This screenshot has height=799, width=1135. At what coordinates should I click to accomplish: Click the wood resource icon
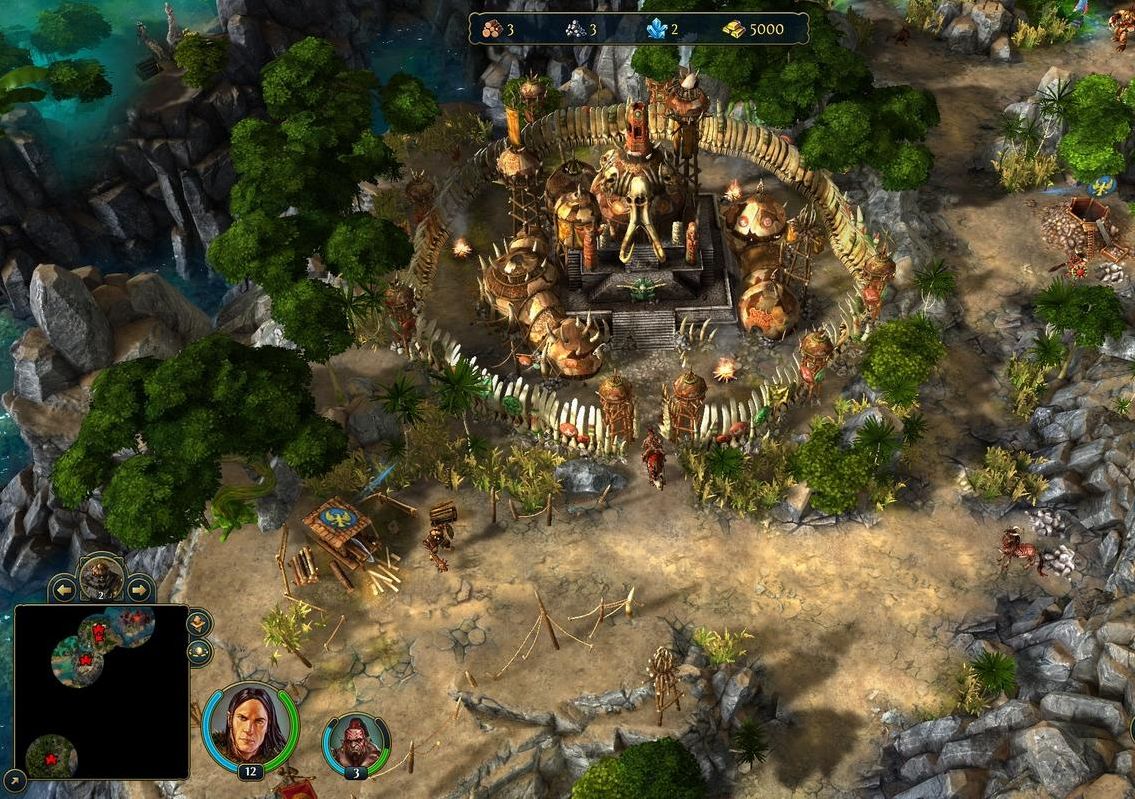[x=493, y=29]
